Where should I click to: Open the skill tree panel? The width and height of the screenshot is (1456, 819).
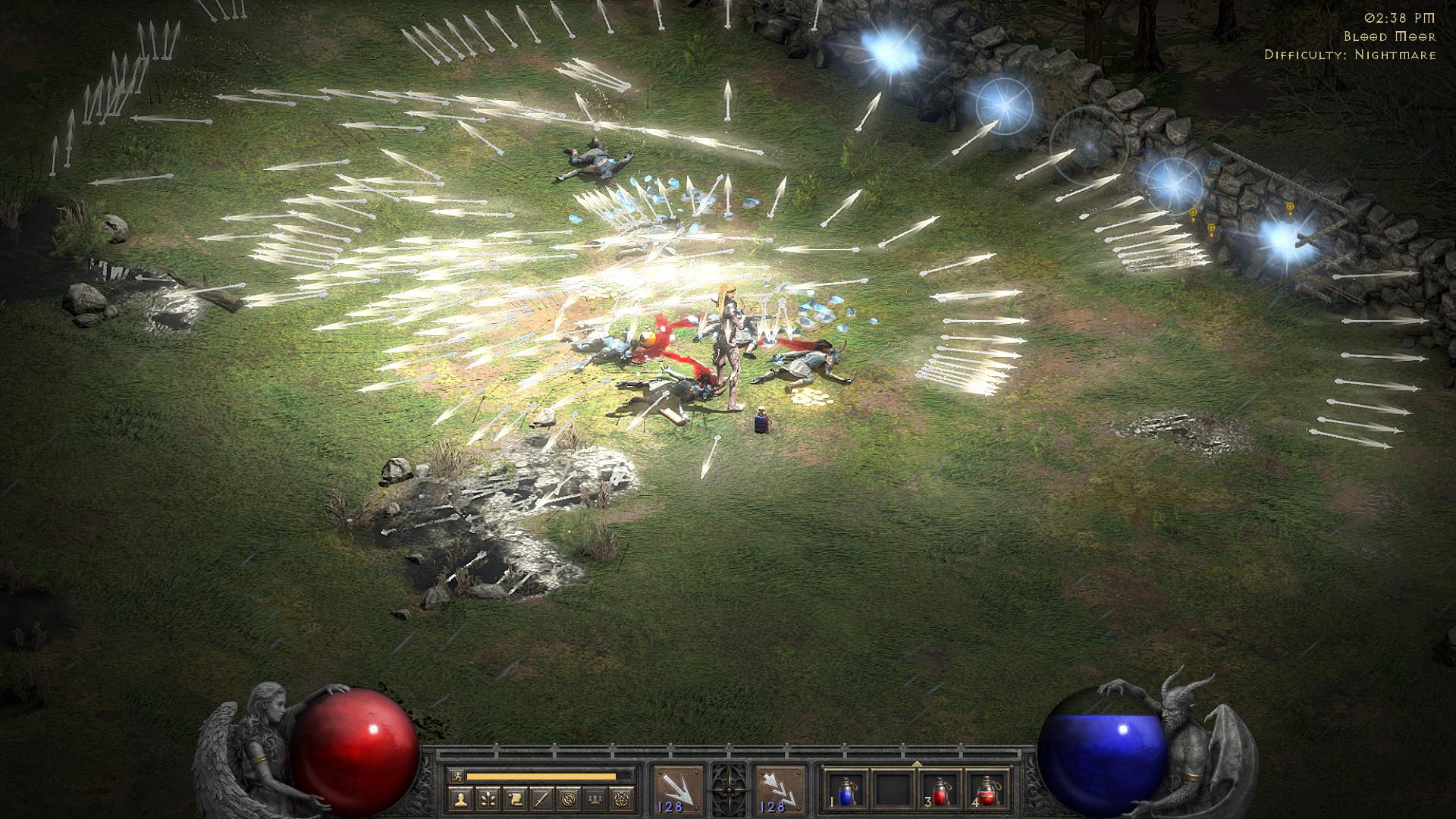point(488,799)
